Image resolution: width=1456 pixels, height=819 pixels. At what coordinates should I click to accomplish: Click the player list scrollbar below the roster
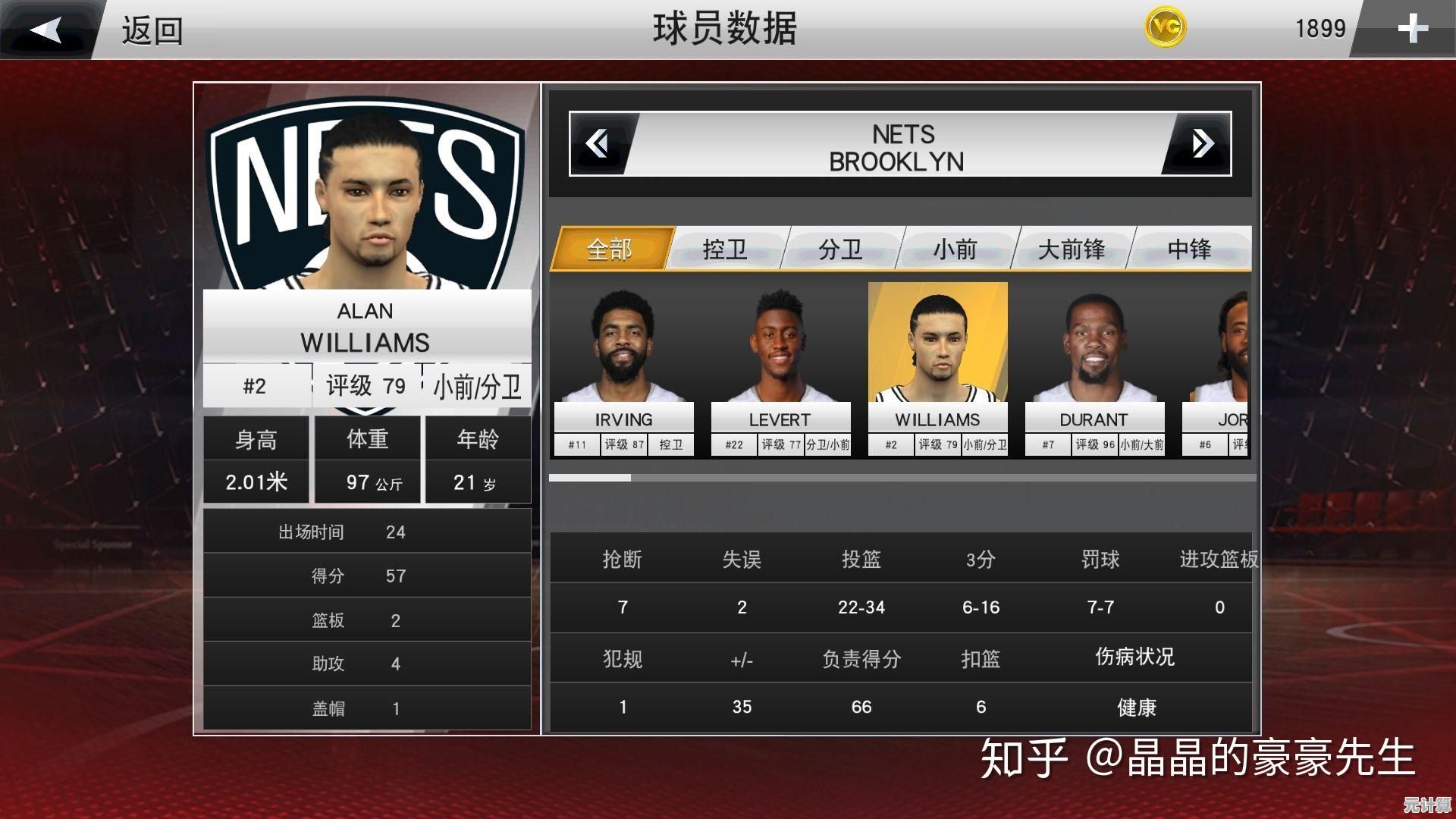(x=591, y=479)
